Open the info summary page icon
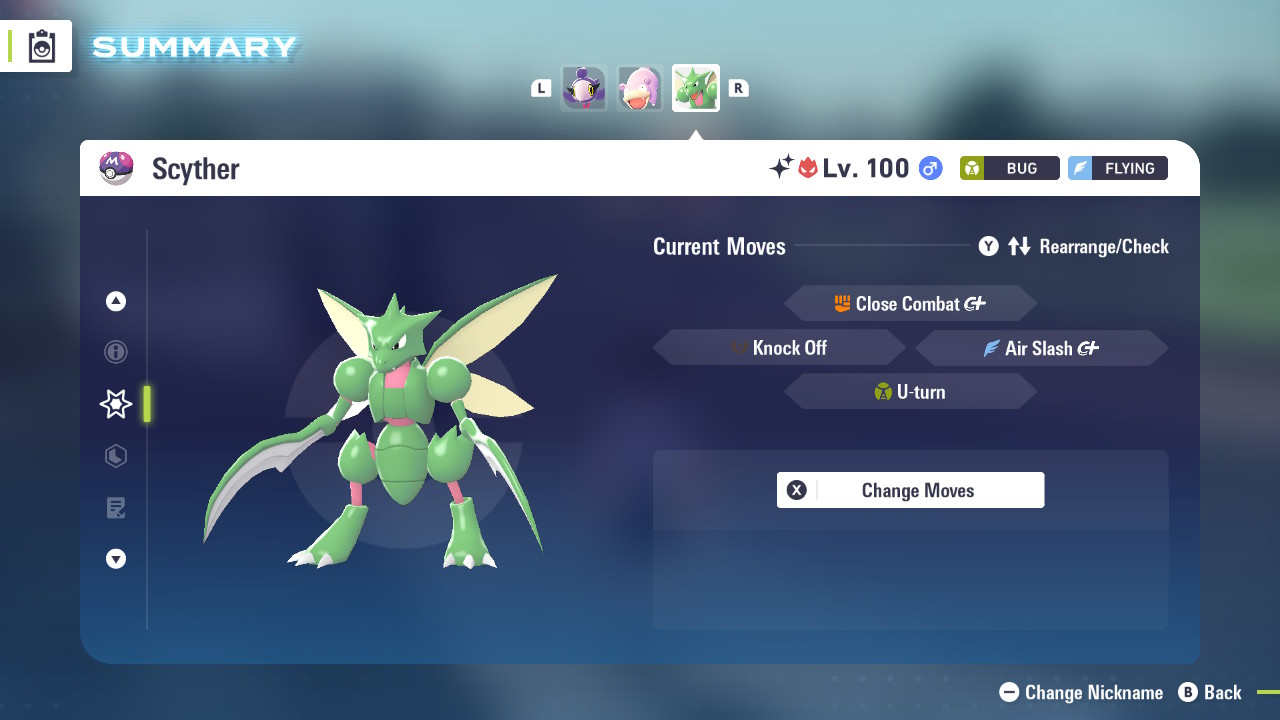The image size is (1280, 720). pos(116,352)
